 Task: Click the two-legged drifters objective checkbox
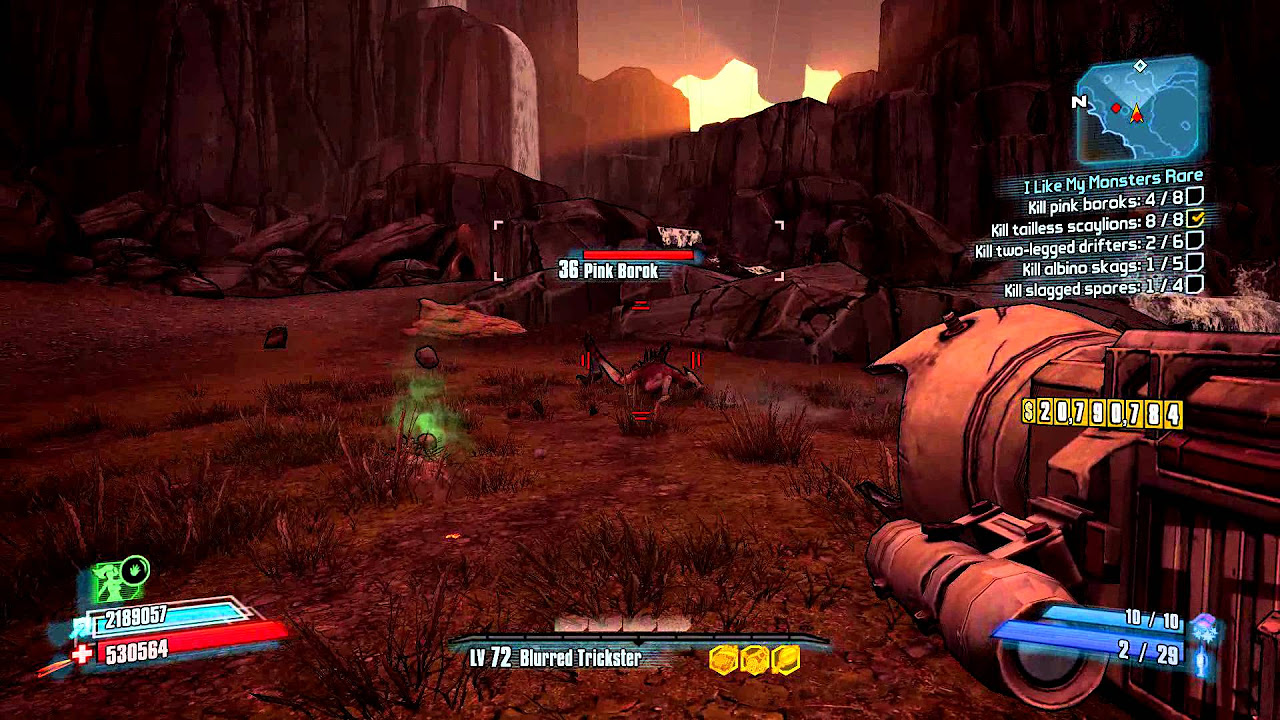click(1194, 241)
